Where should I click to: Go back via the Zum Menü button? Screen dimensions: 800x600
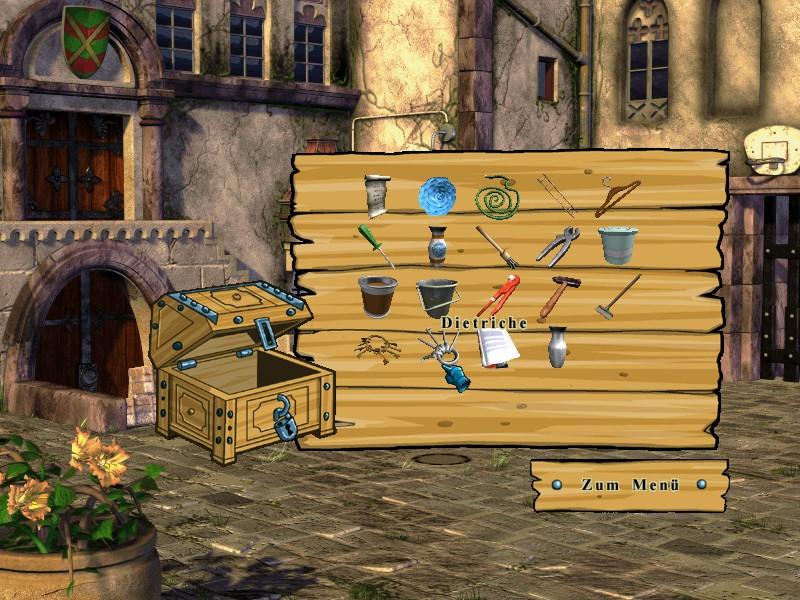pos(630,485)
